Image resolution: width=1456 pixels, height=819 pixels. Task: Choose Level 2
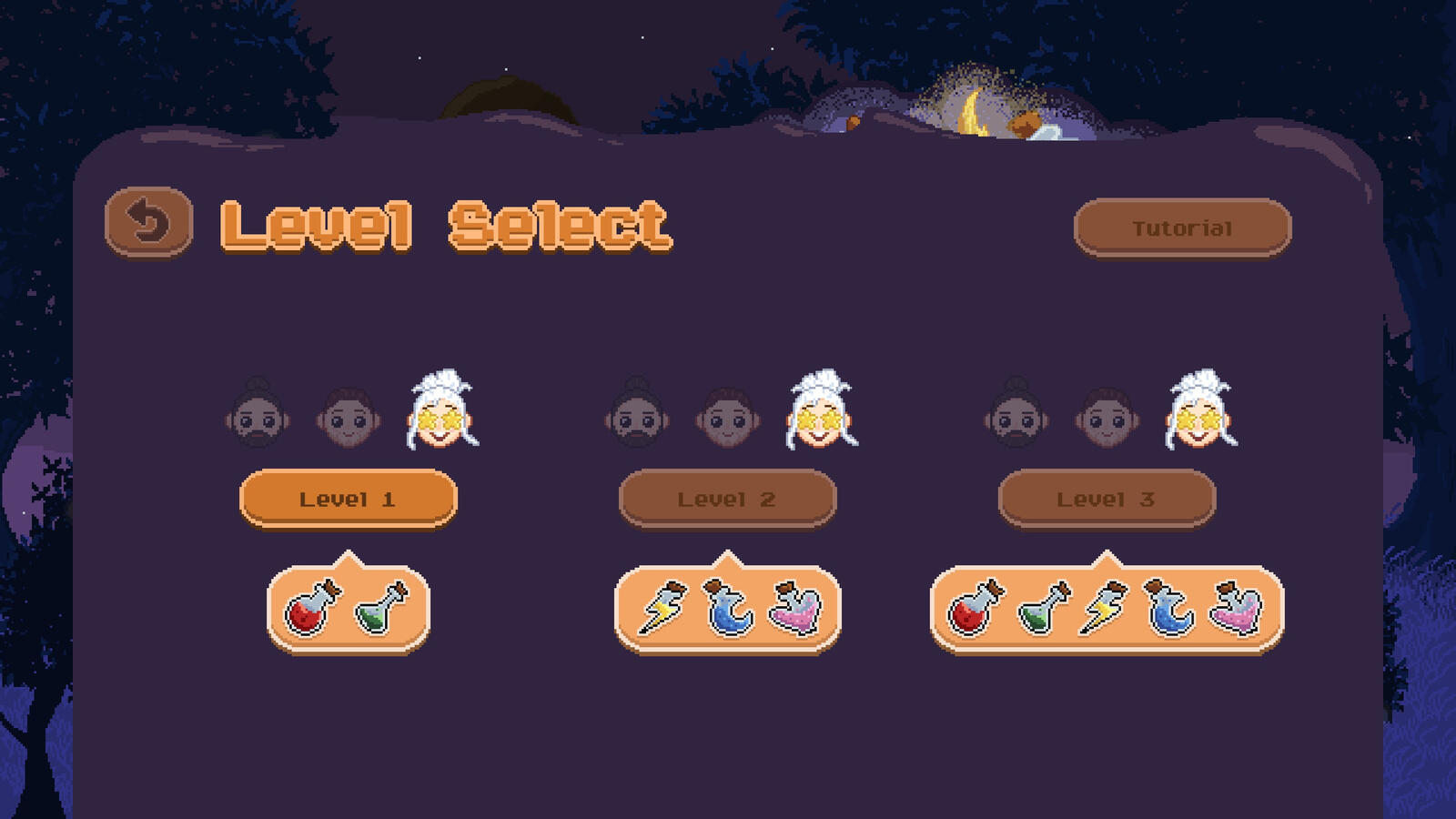727,499
